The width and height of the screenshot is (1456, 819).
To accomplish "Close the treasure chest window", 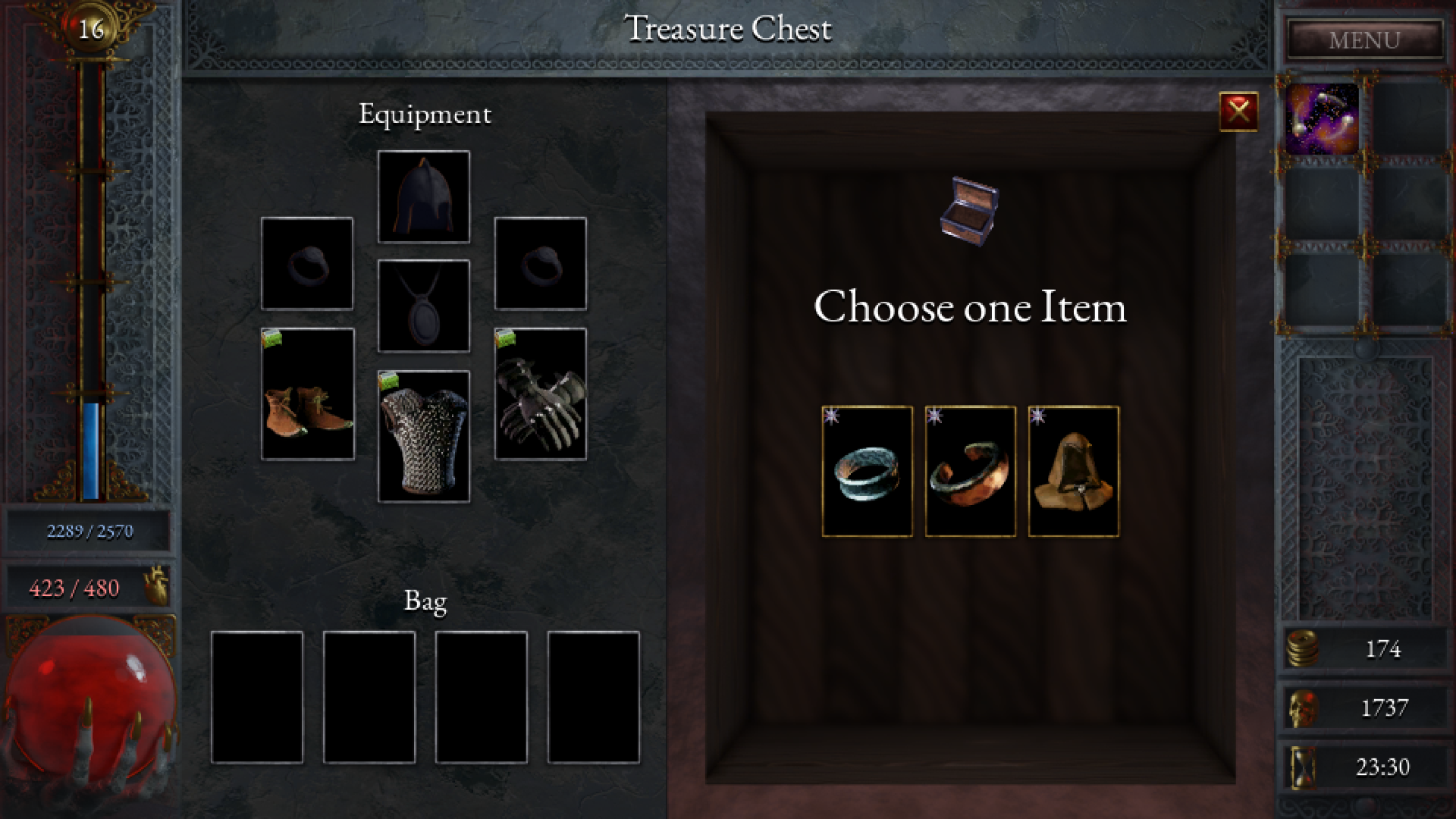I will (1238, 112).
